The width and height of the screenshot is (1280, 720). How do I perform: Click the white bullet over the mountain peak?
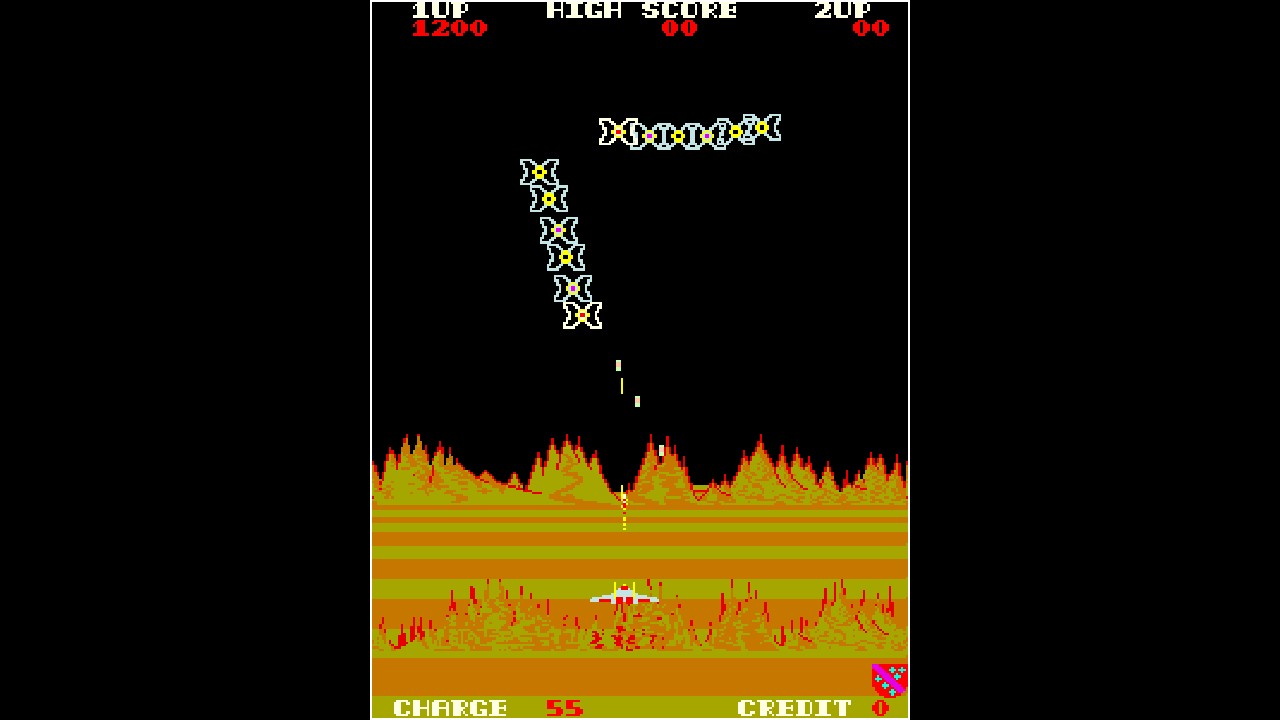click(659, 451)
